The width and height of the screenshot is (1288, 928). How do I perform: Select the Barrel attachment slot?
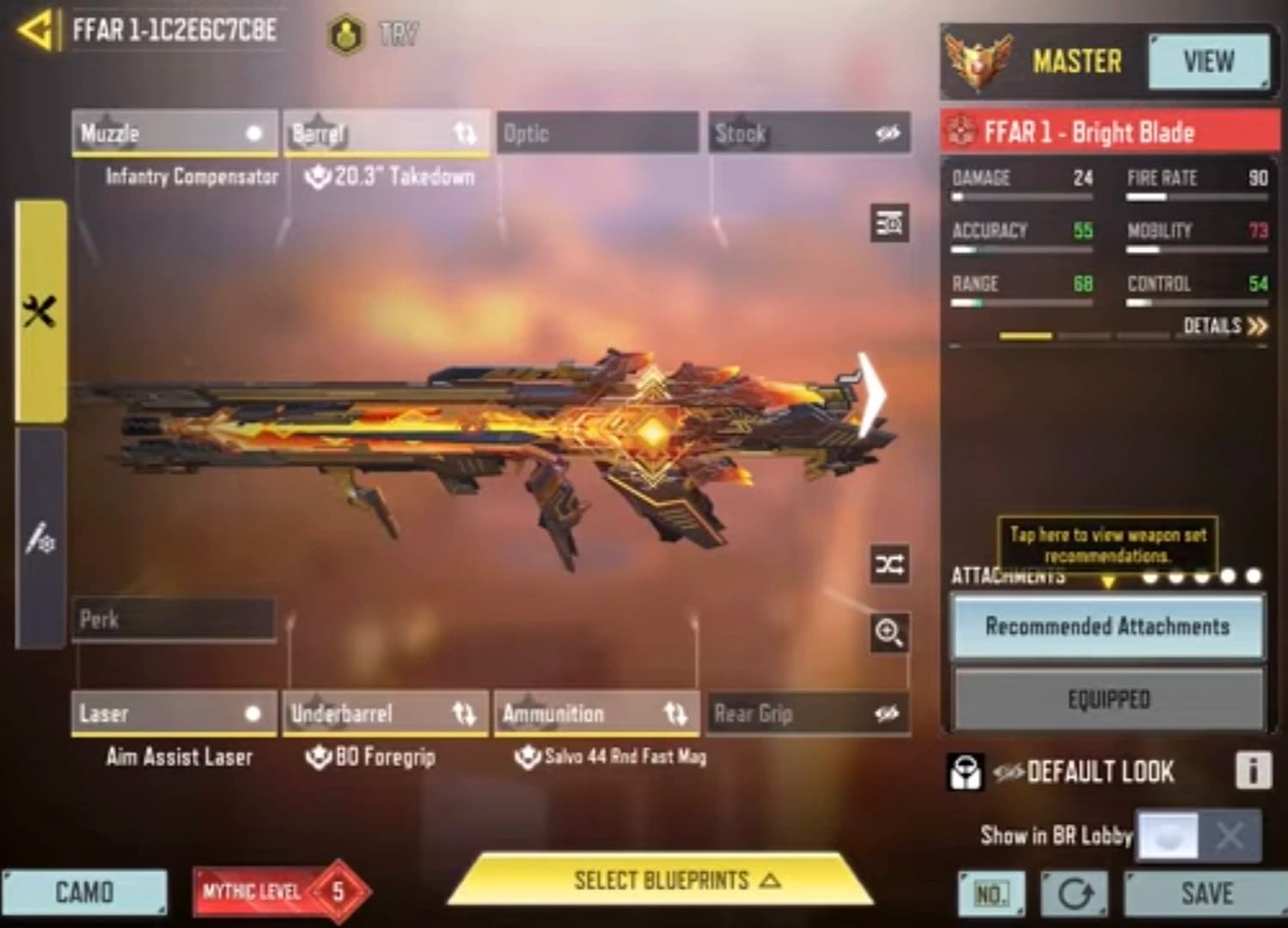pyautogui.click(x=386, y=133)
